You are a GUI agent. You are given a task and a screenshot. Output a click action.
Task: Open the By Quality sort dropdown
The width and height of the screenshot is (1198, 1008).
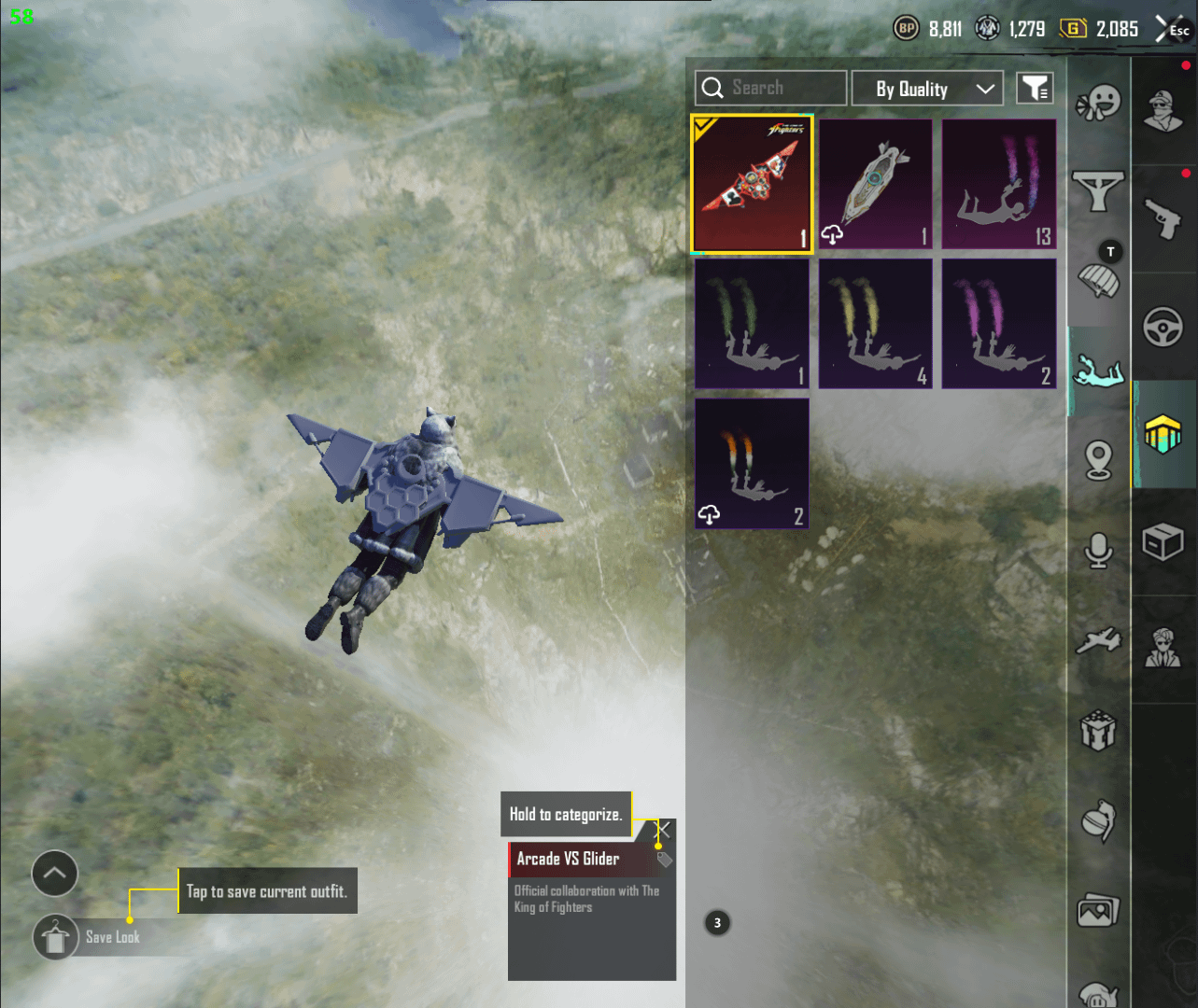(927, 89)
